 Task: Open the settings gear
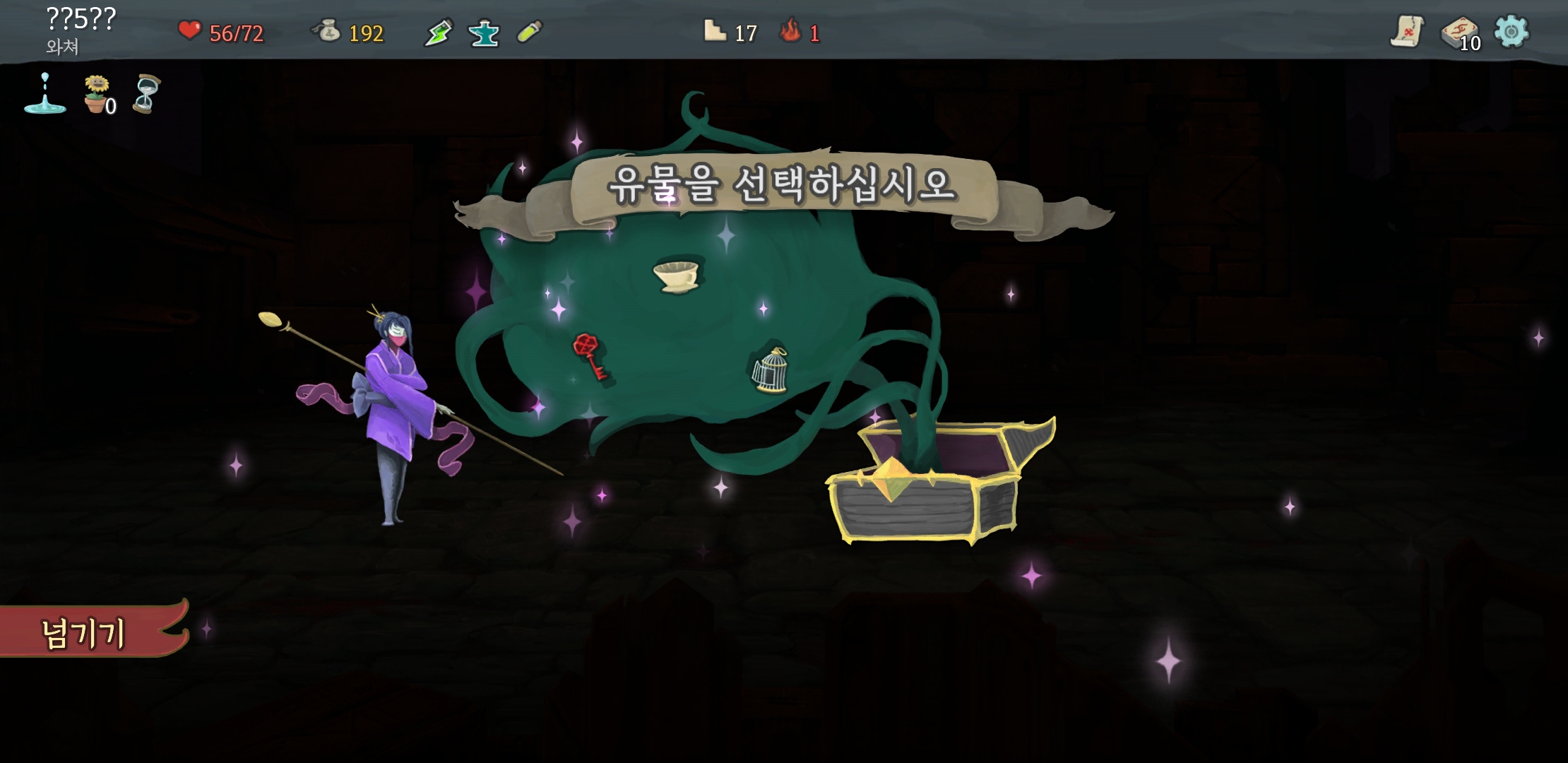[1511, 32]
